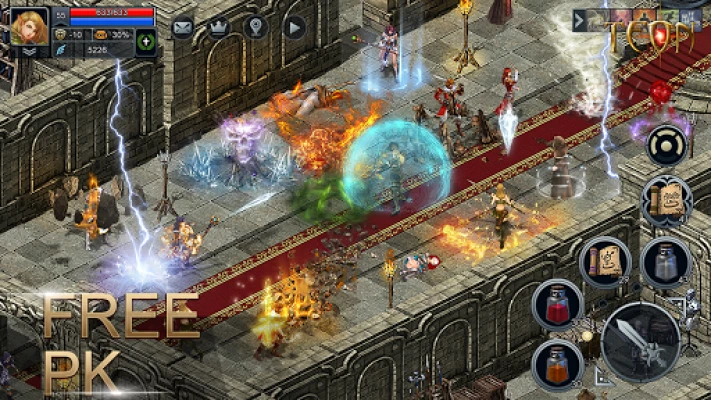Viewport: 711px width, 400px height.
Task: Open the map location pin
Action: [x=256, y=28]
